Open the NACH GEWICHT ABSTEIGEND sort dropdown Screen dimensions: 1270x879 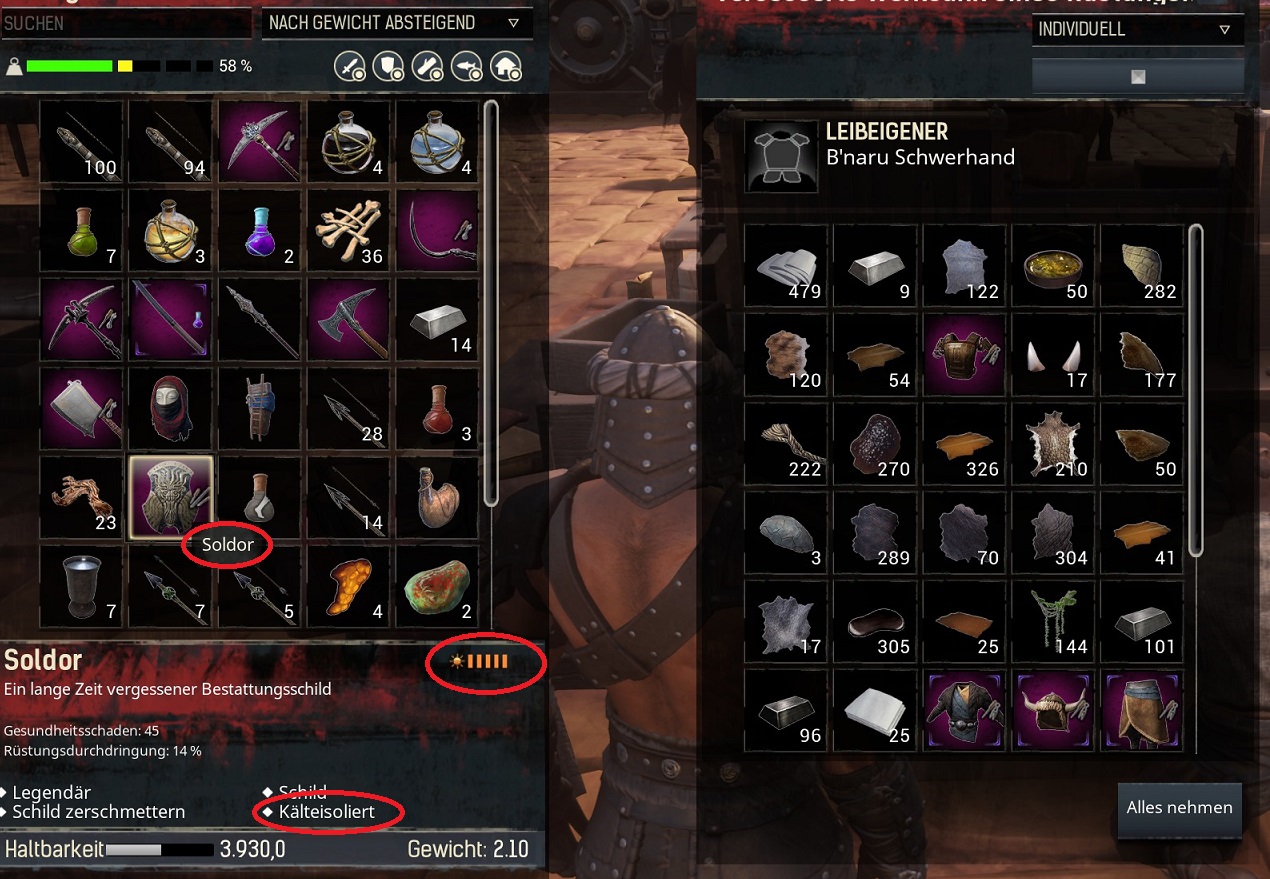395,22
